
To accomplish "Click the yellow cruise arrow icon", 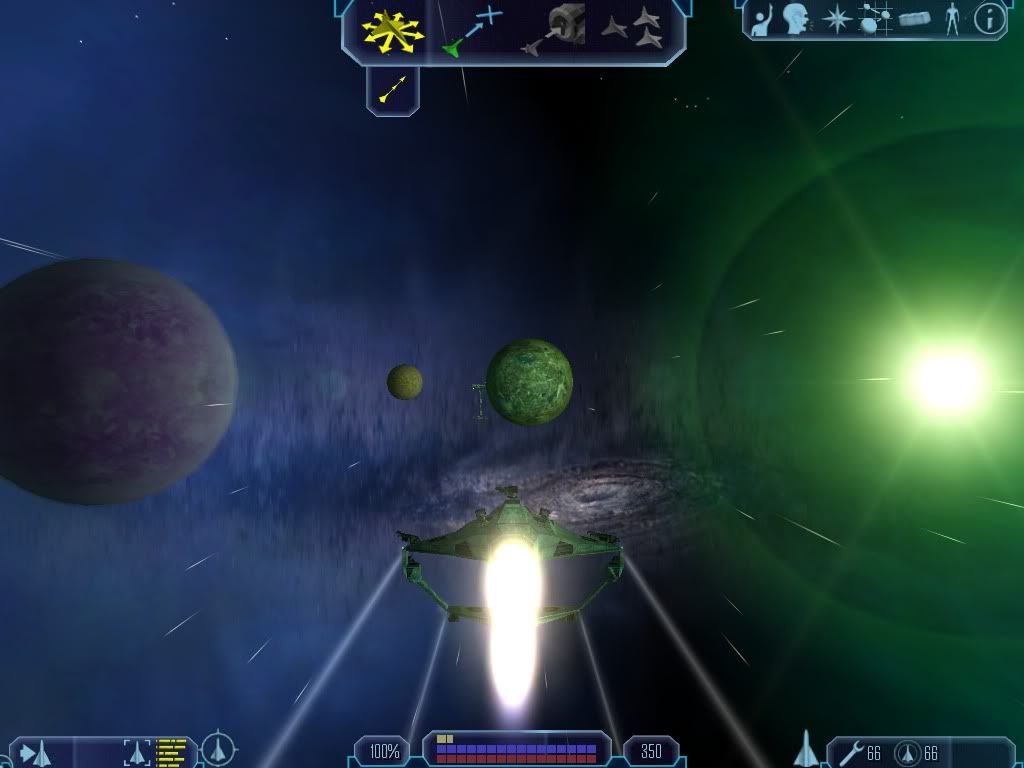I will (x=393, y=91).
